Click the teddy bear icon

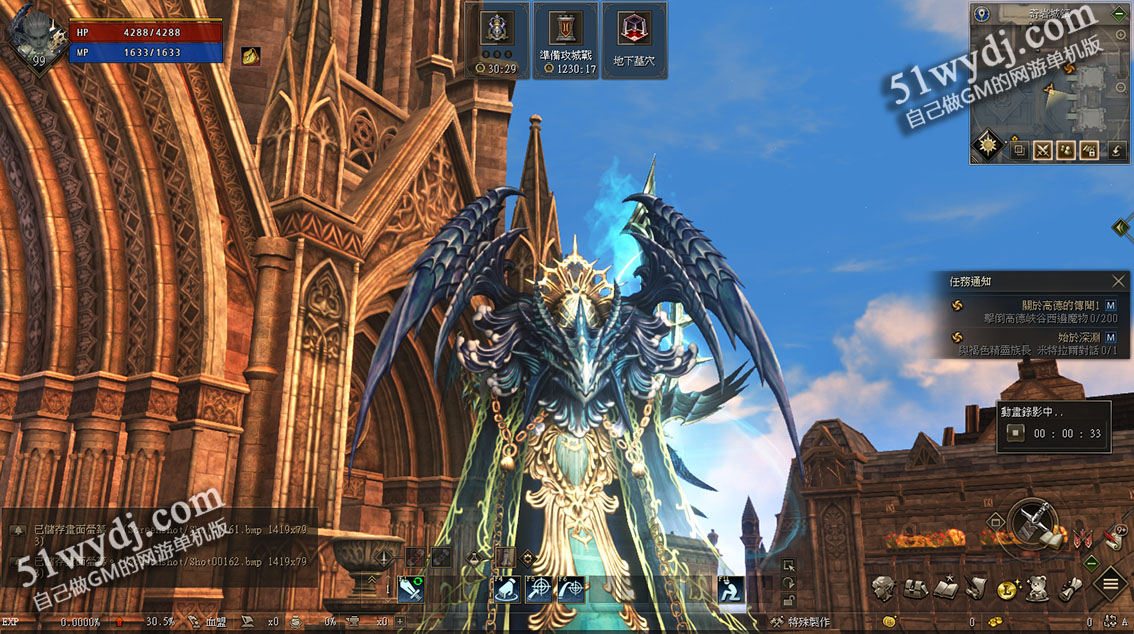pyautogui.click(x=1039, y=588)
